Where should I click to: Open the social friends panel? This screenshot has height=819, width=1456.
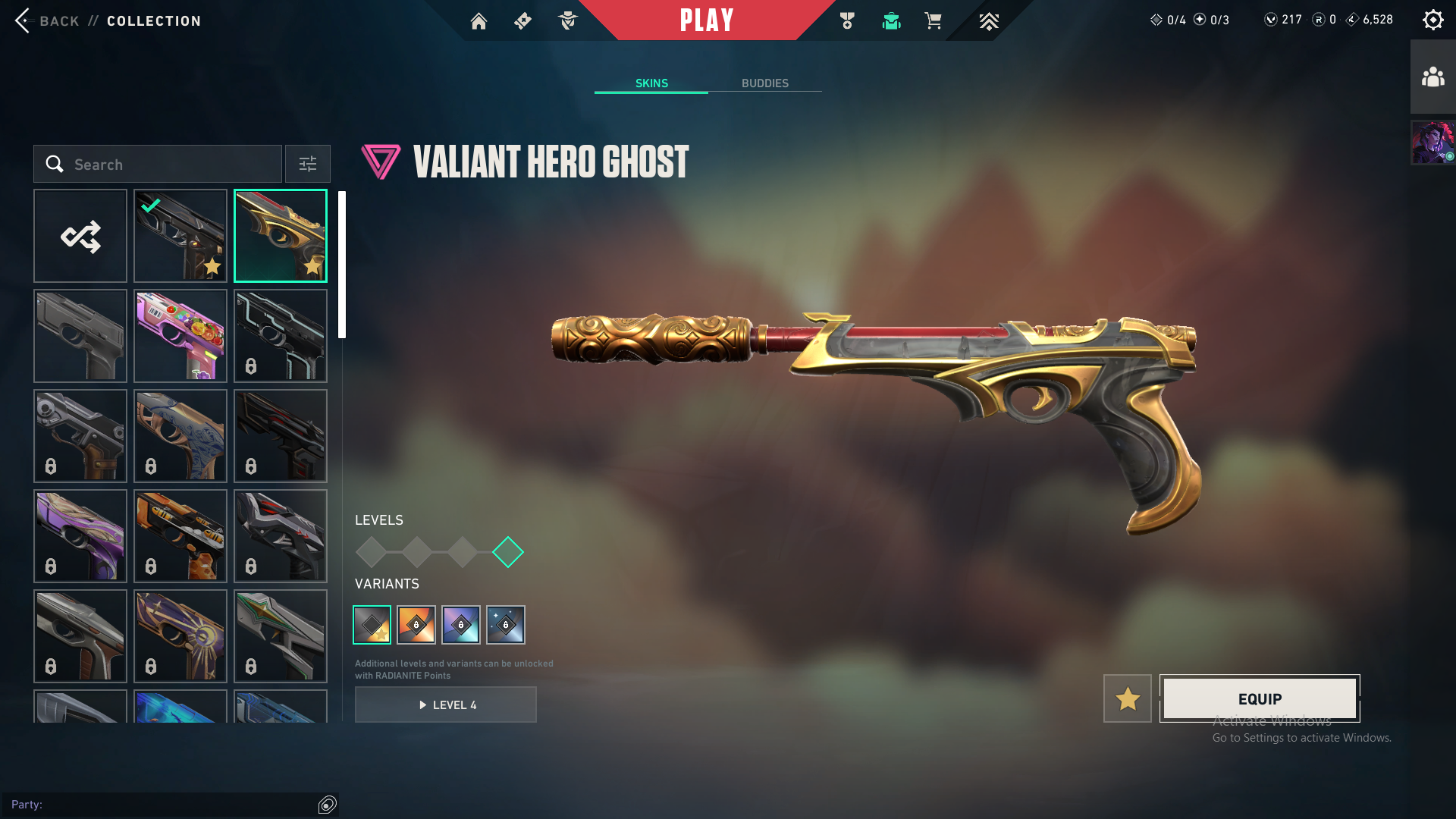pyautogui.click(x=1432, y=77)
